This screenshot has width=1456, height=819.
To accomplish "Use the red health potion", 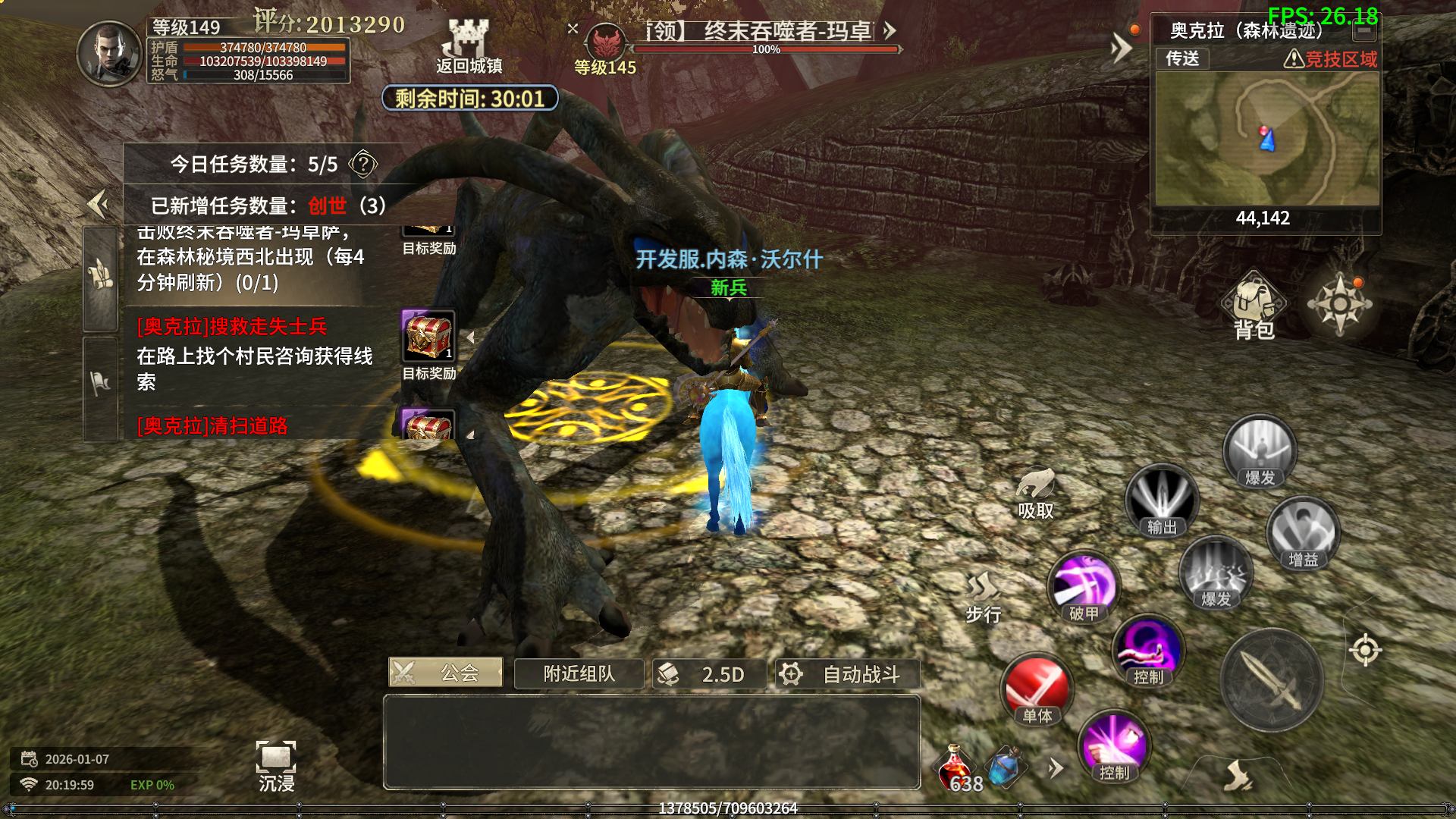I will tap(955, 769).
